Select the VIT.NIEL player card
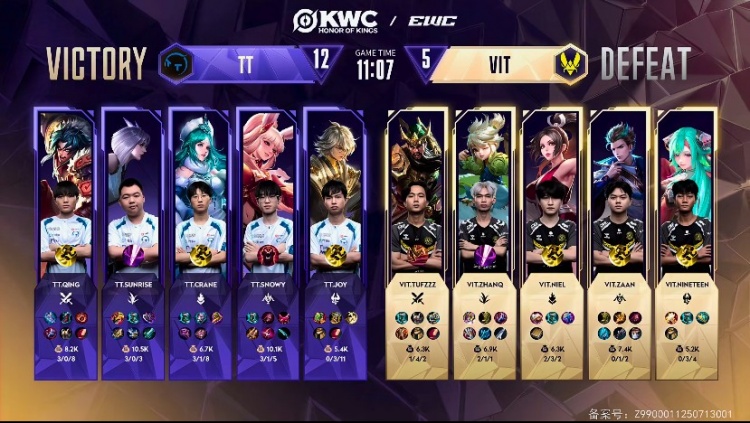 click(552, 240)
